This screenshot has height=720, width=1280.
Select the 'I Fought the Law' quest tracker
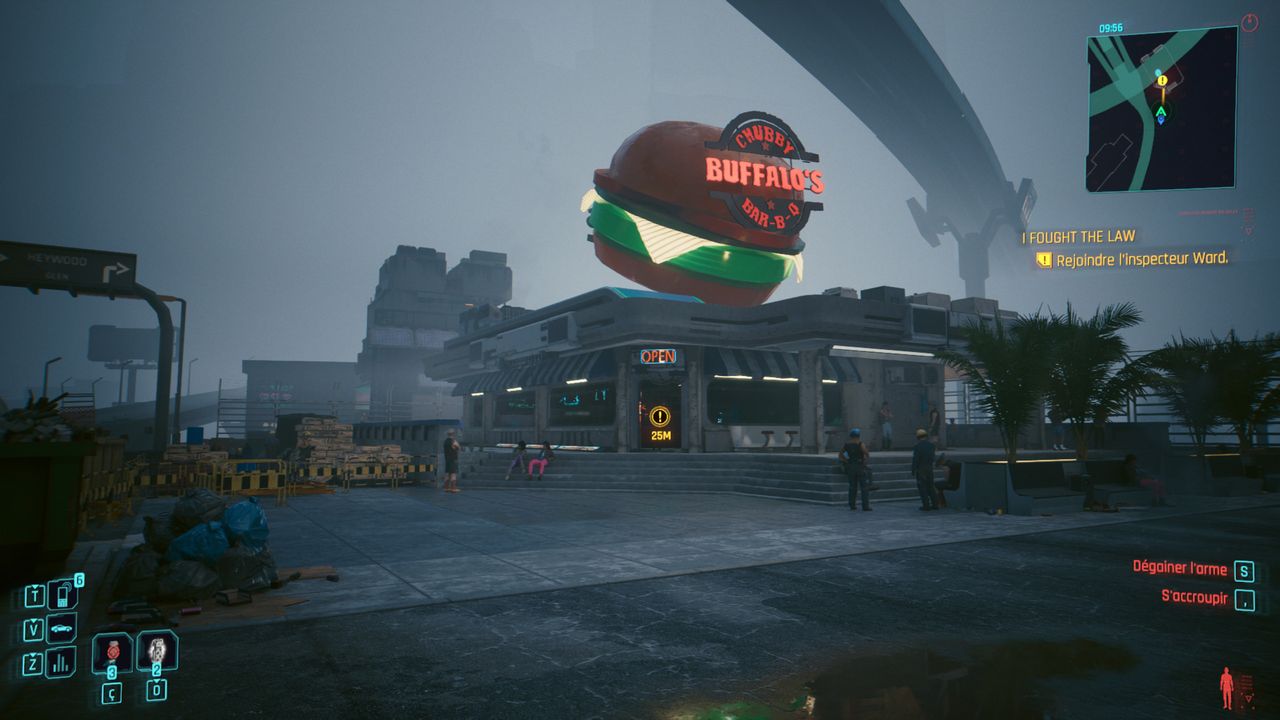coord(1078,237)
